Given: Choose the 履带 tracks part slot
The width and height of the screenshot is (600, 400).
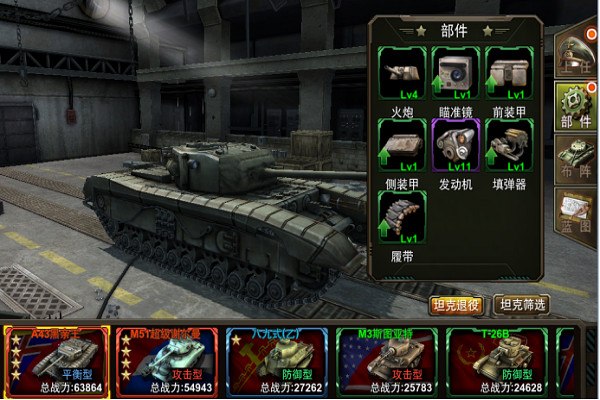Looking at the screenshot, I should tap(403, 216).
